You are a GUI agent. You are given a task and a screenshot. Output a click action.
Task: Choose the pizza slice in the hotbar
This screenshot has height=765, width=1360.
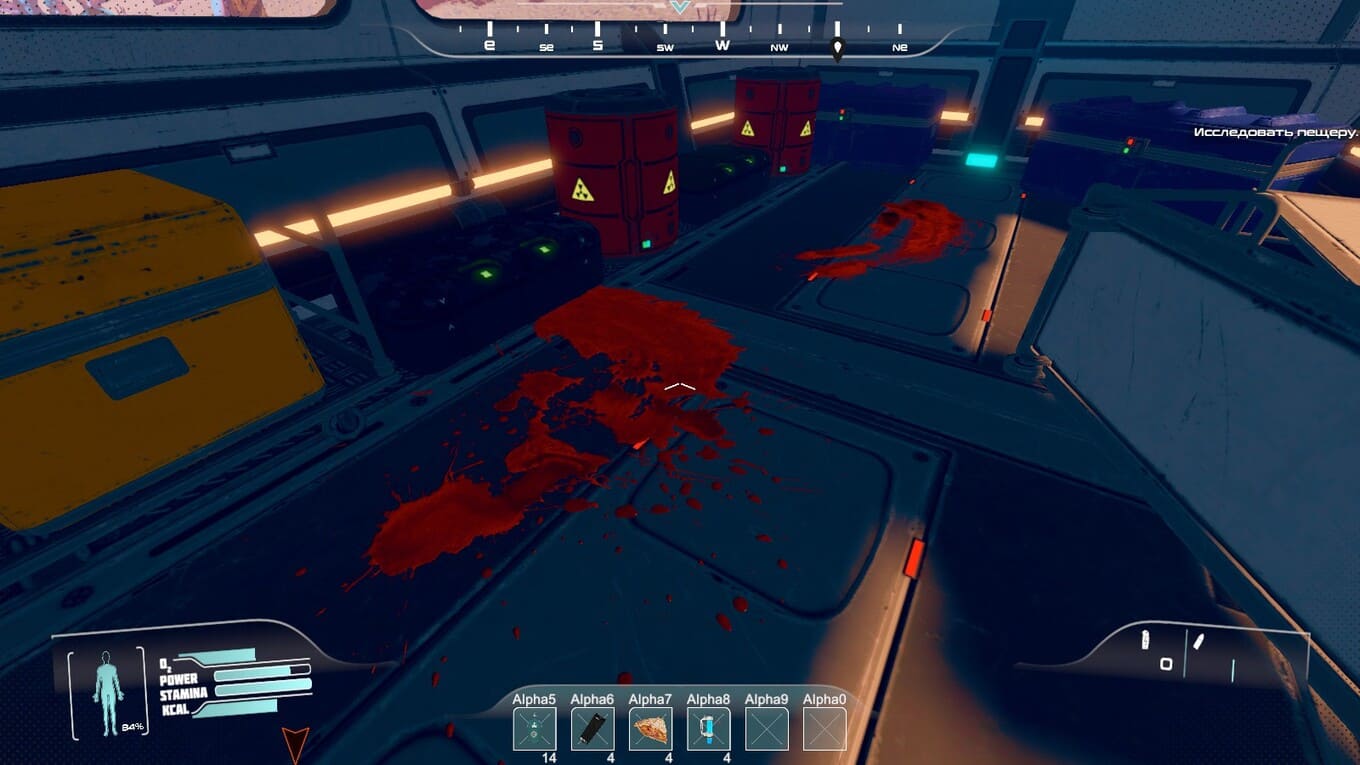tap(650, 729)
